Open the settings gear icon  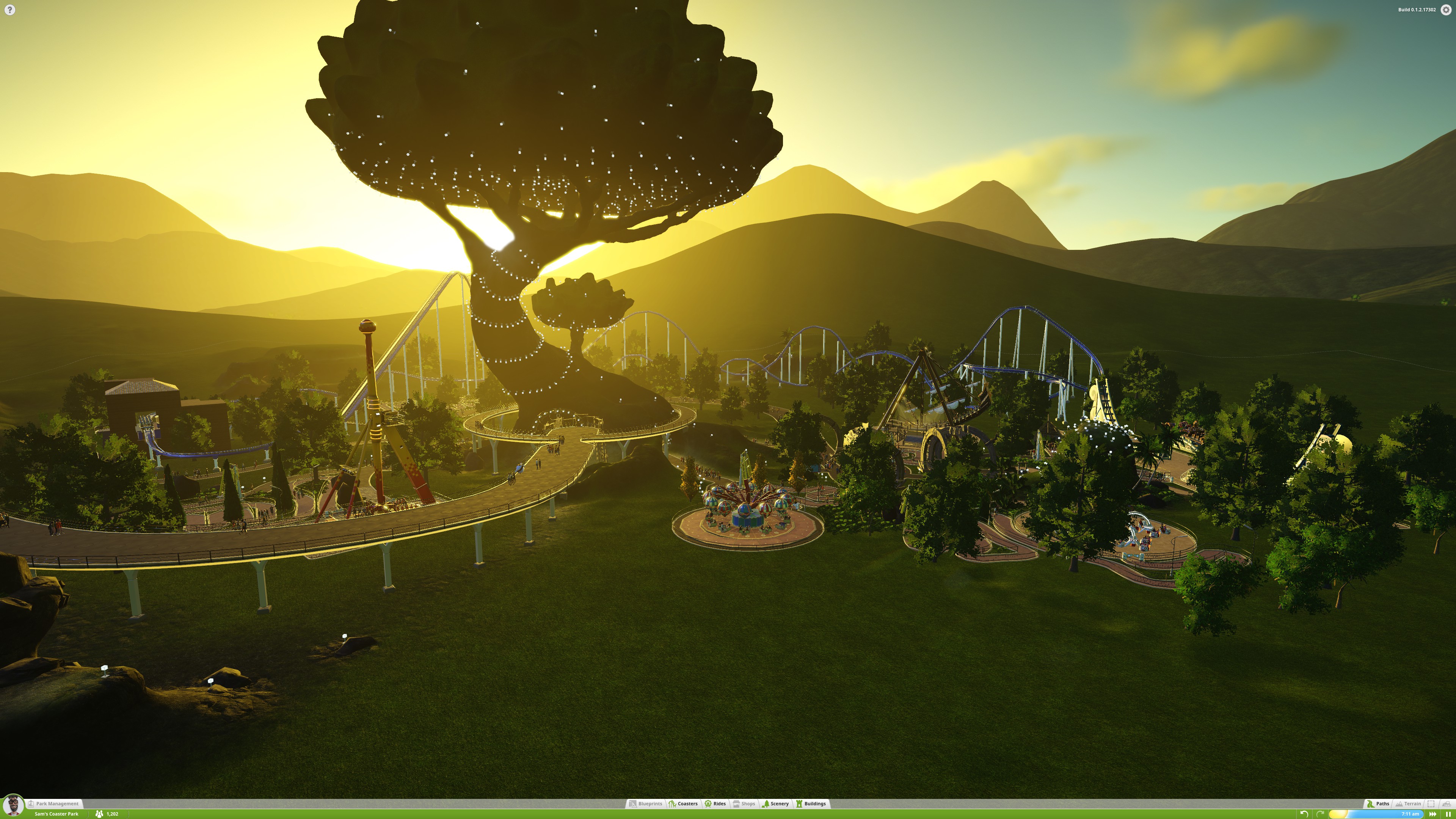pos(1446,9)
